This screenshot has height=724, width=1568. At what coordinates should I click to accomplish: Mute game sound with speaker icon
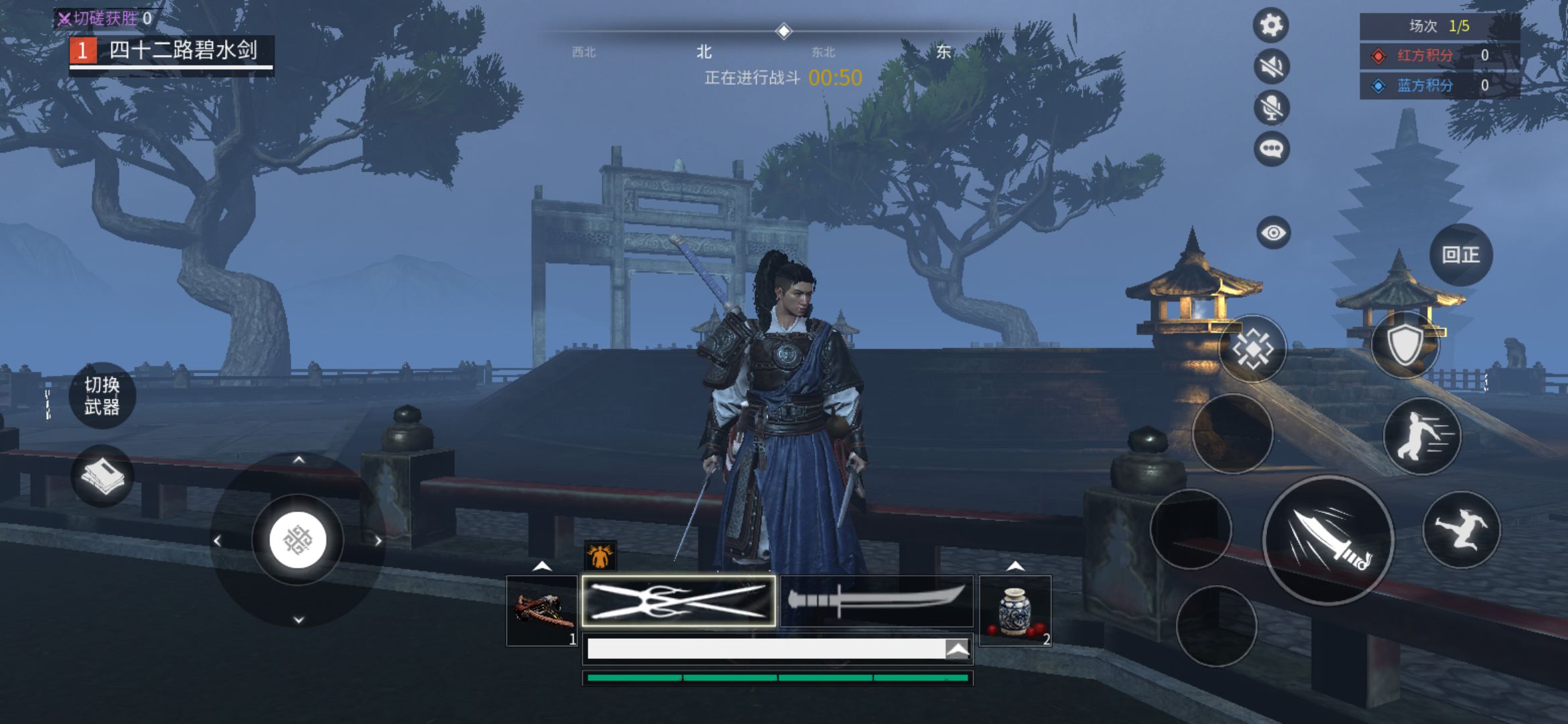pyautogui.click(x=1271, y=66)
